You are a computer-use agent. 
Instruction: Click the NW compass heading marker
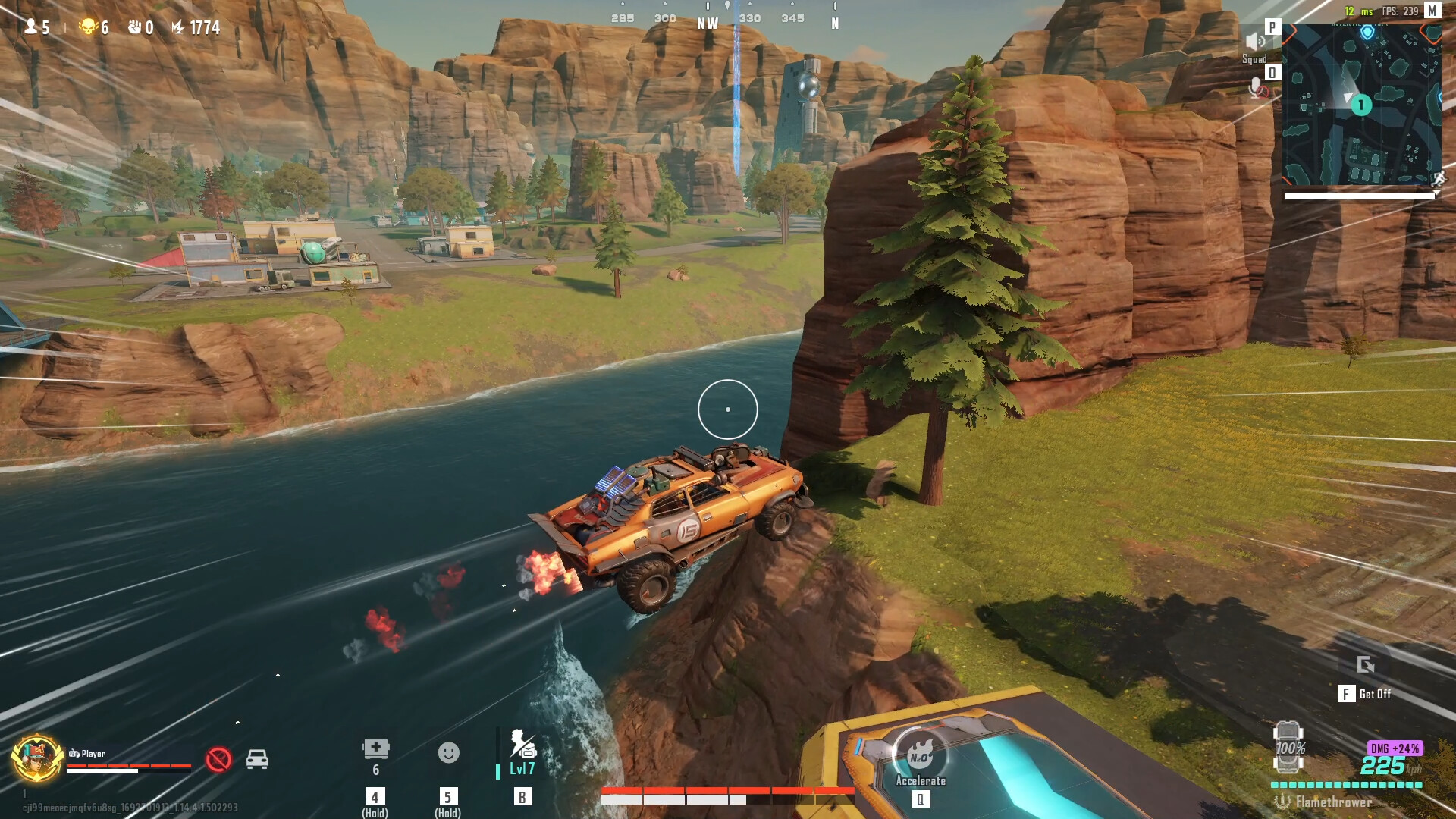point(707,23)
